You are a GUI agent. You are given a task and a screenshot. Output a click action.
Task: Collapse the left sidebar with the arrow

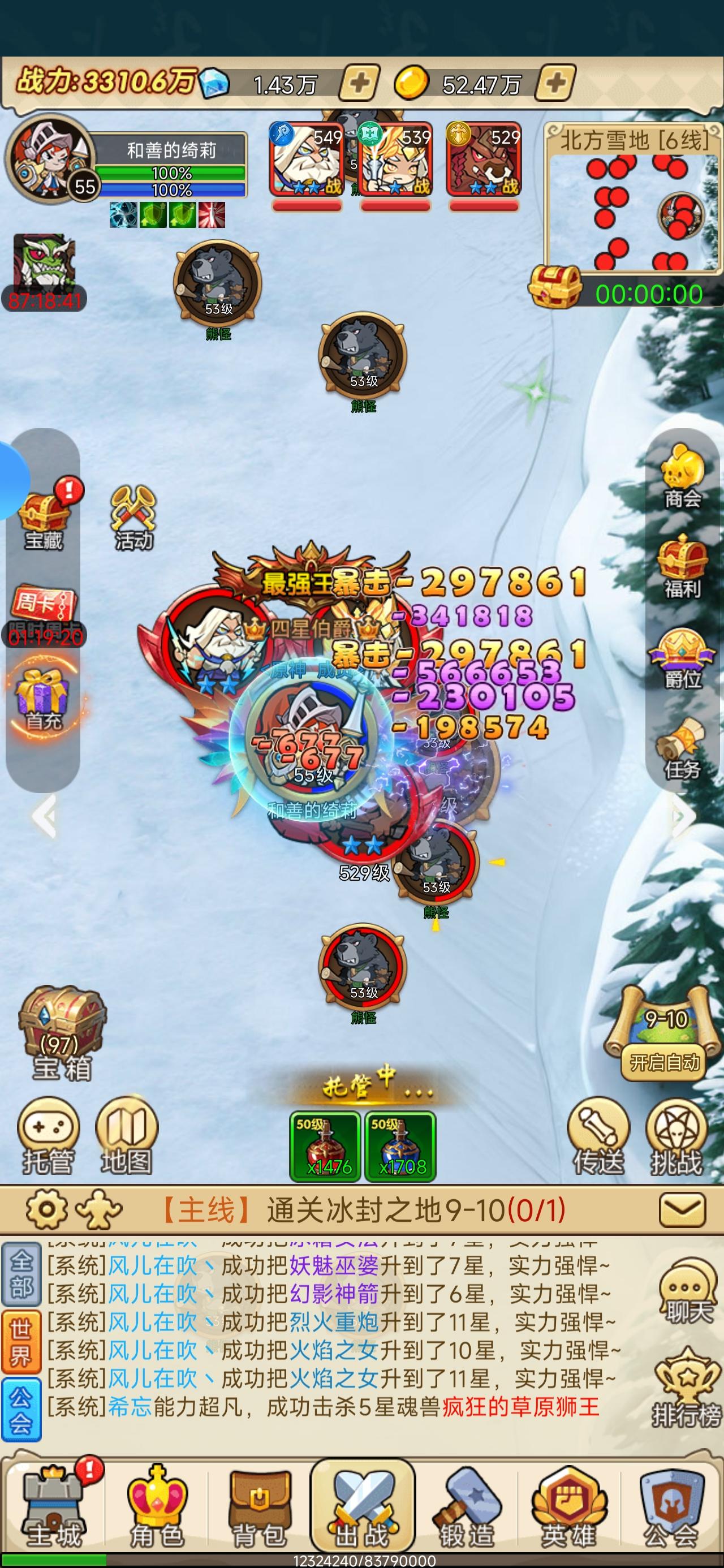click(x=41, y=816)
